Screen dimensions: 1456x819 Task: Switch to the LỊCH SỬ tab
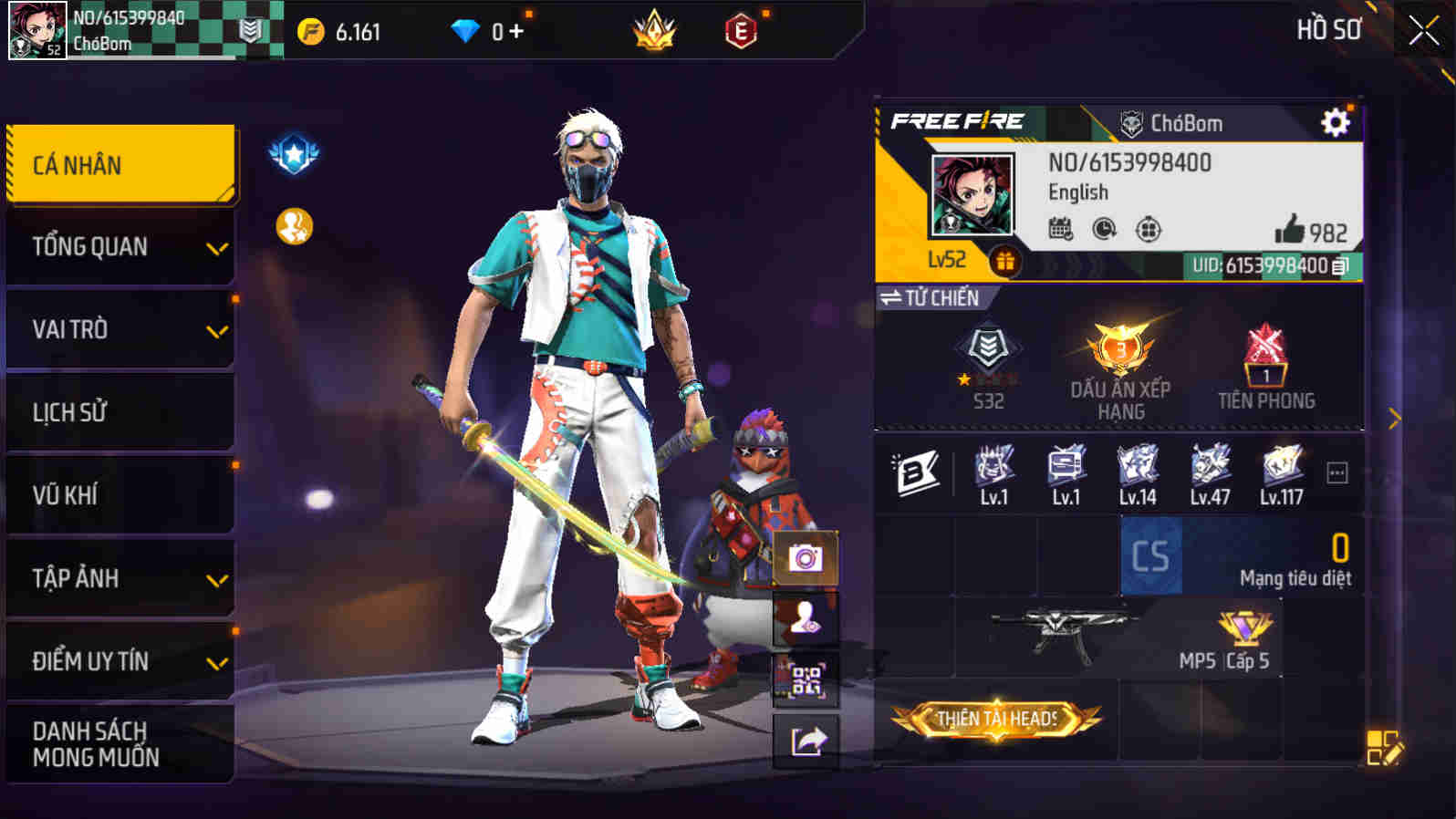(x=119, y=412)
